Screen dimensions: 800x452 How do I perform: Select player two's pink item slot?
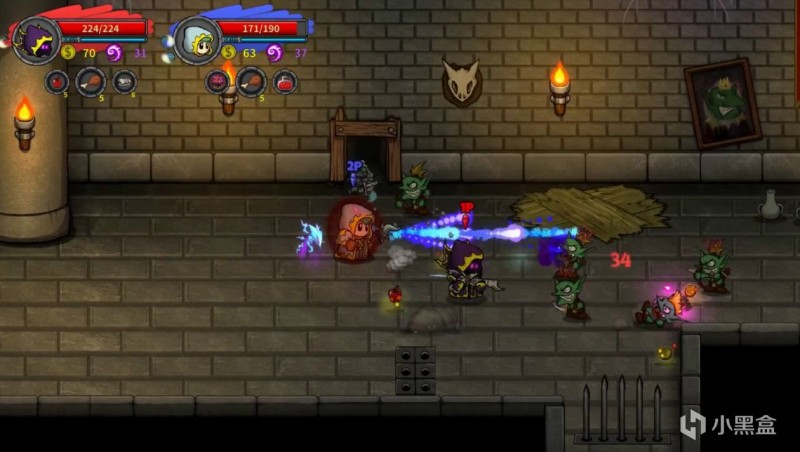pos(218,82)
